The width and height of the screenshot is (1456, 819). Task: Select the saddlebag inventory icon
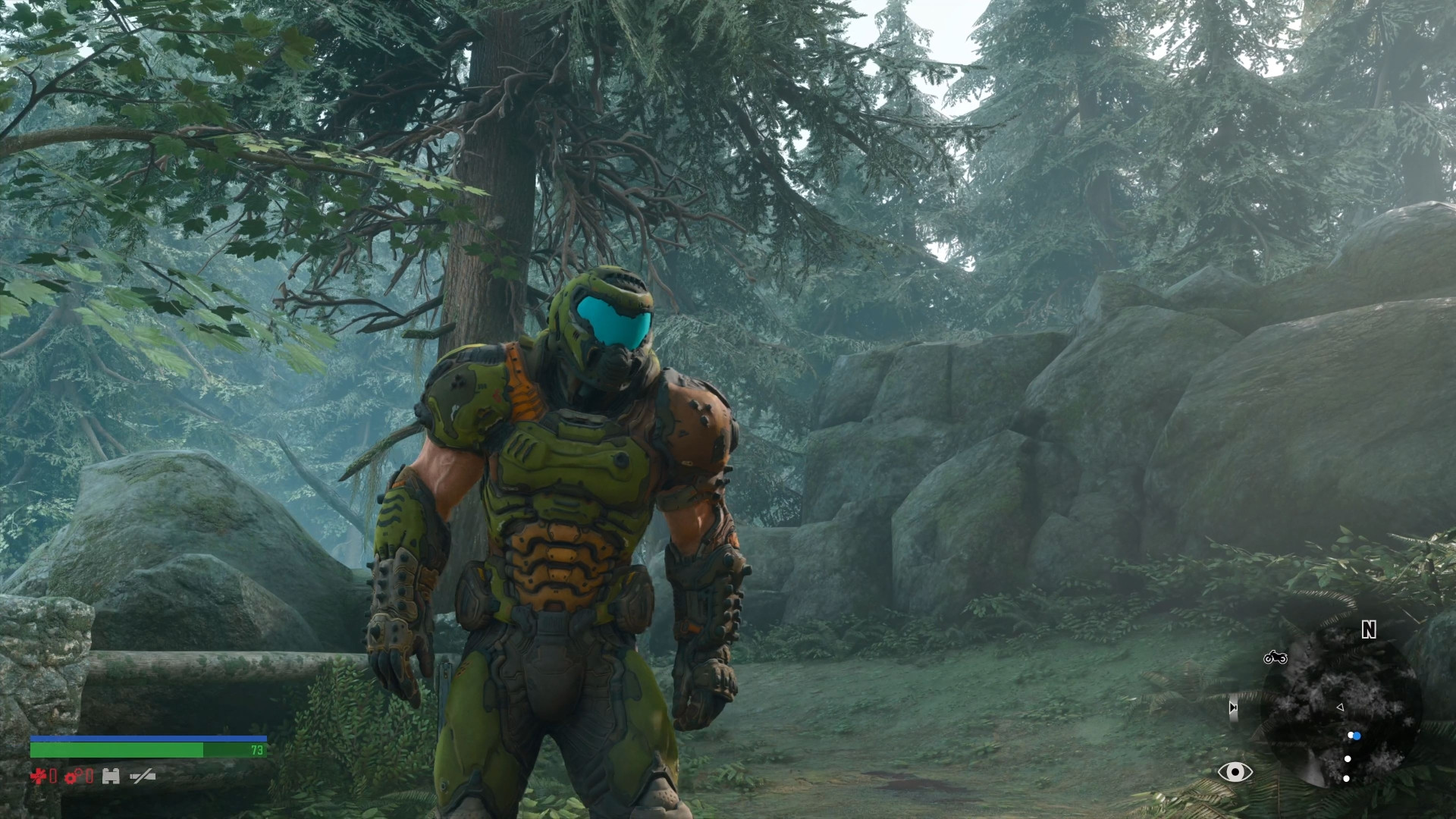(x=111, y=776)
